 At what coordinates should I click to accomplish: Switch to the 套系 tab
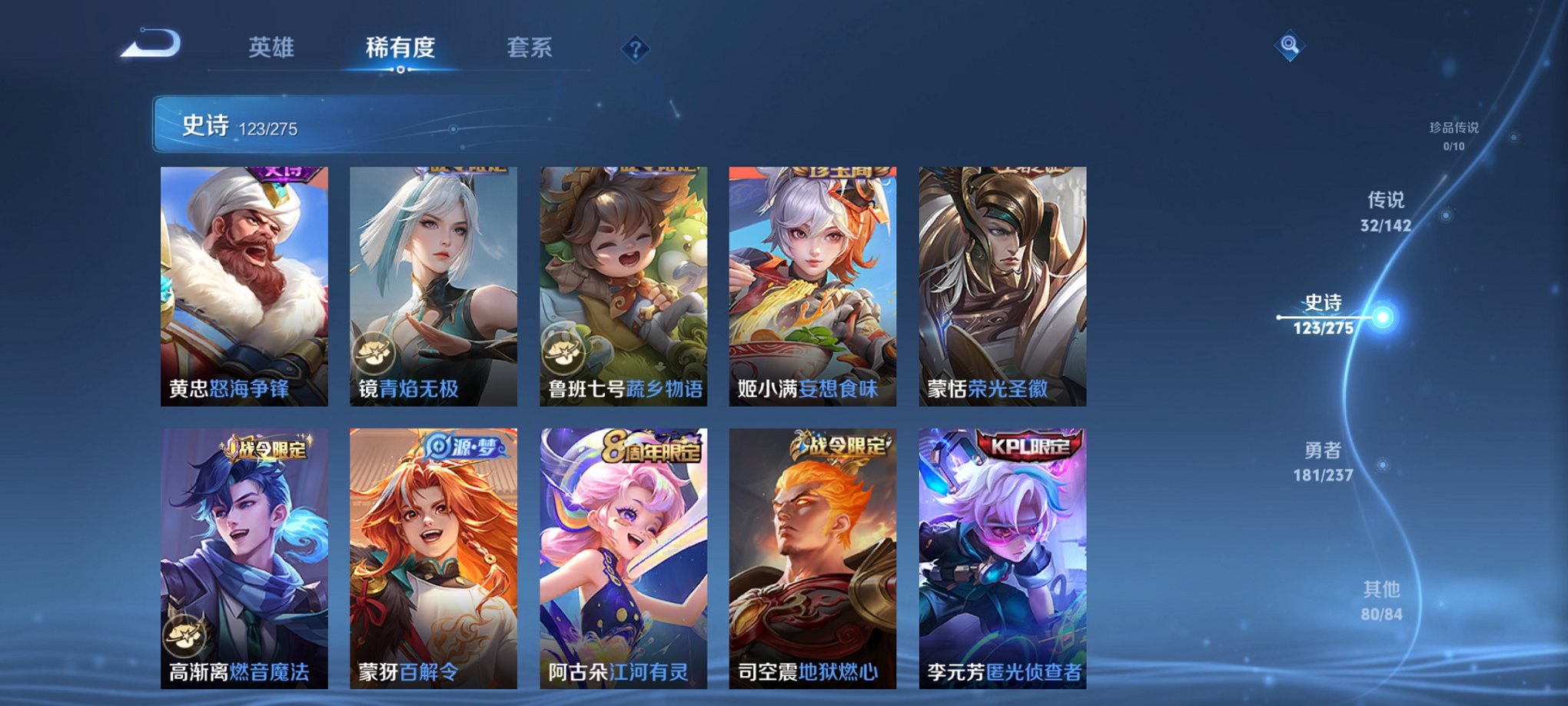click(532, 47)
